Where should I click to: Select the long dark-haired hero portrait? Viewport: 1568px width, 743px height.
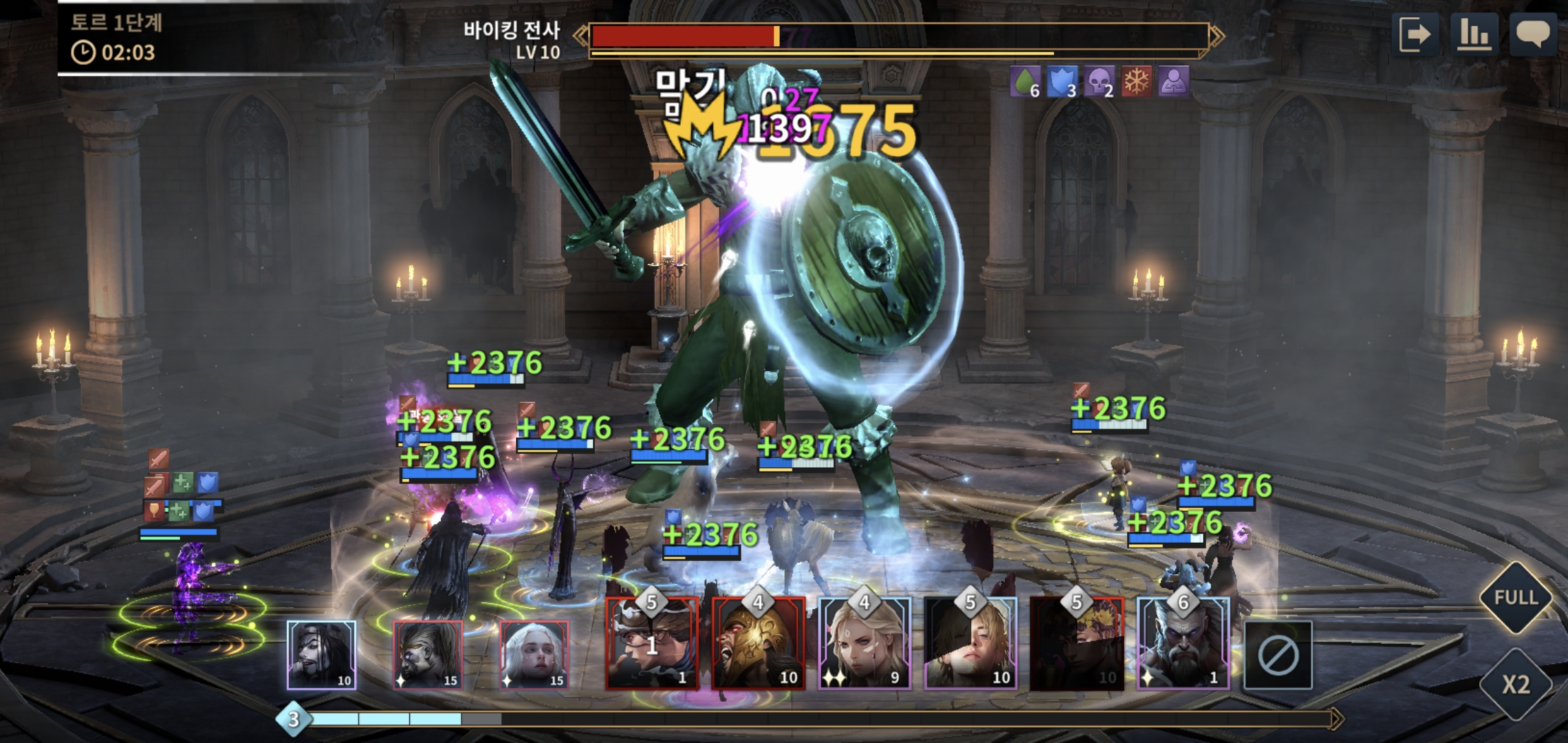tap(321, 655)
